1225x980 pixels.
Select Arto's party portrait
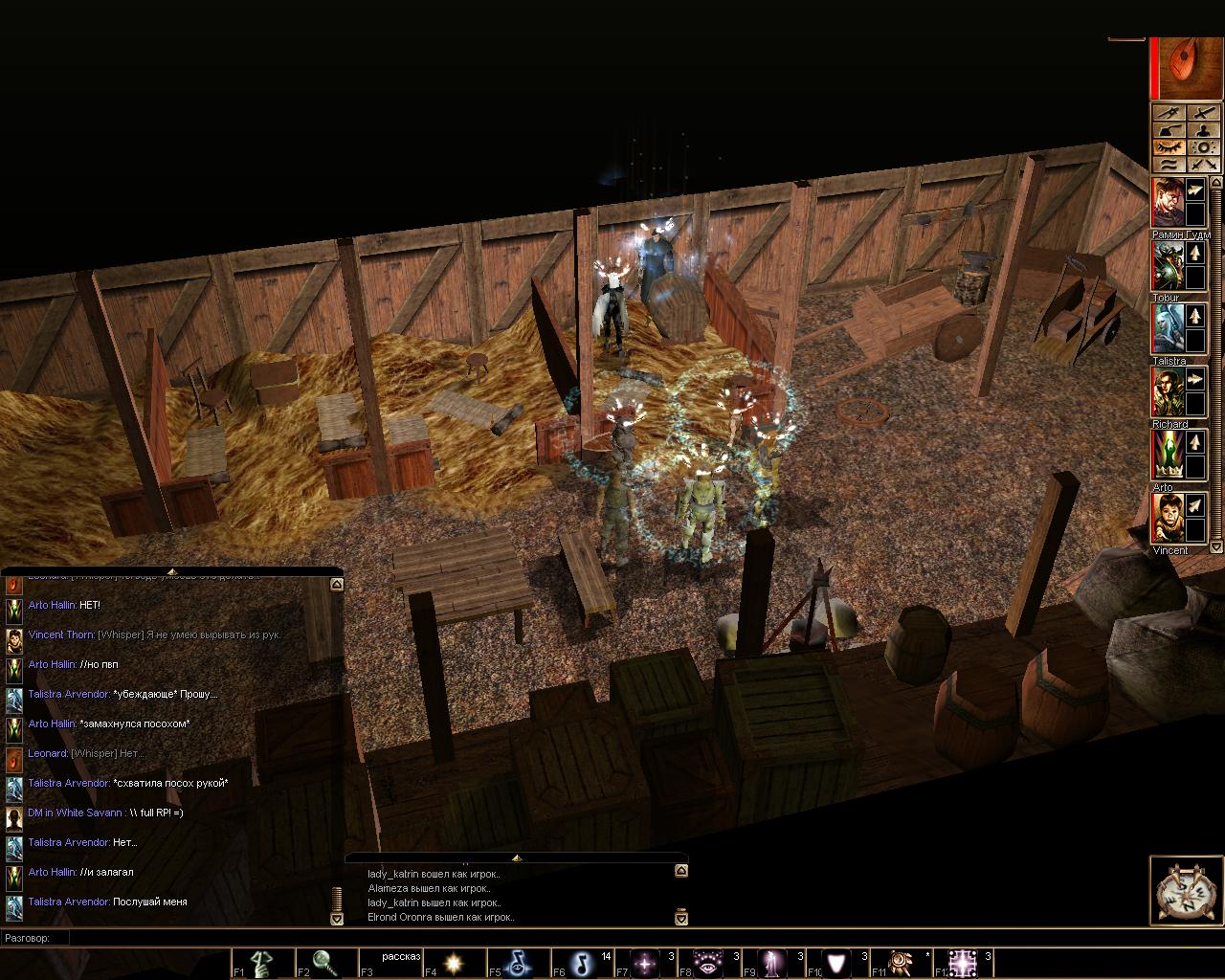point(1168,456)
